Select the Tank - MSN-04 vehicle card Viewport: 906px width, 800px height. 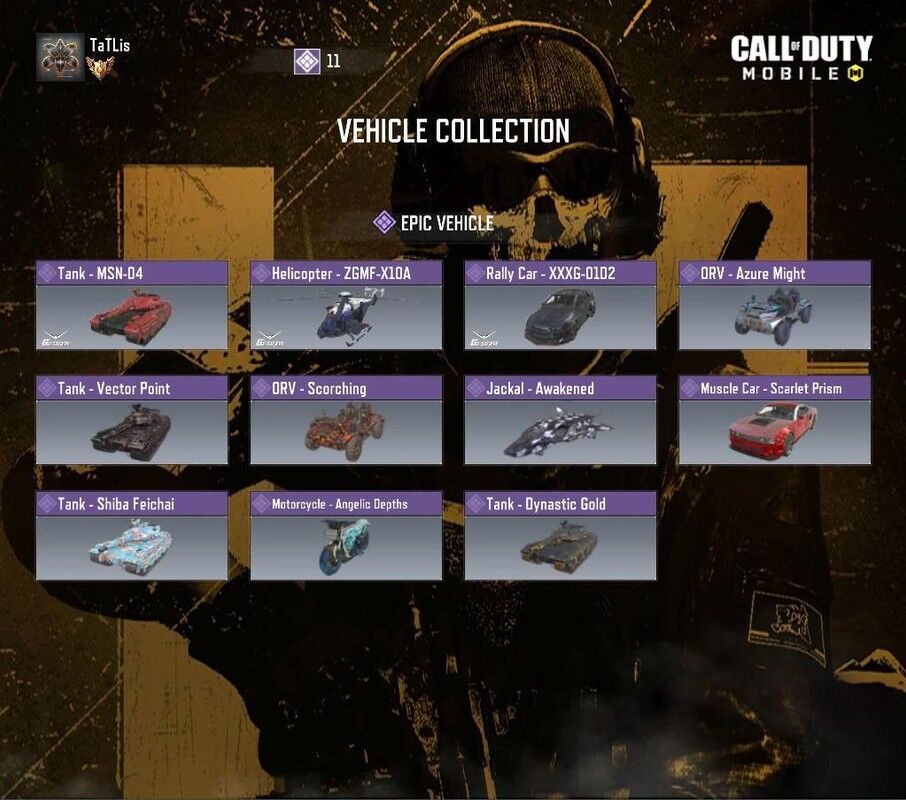132,306
